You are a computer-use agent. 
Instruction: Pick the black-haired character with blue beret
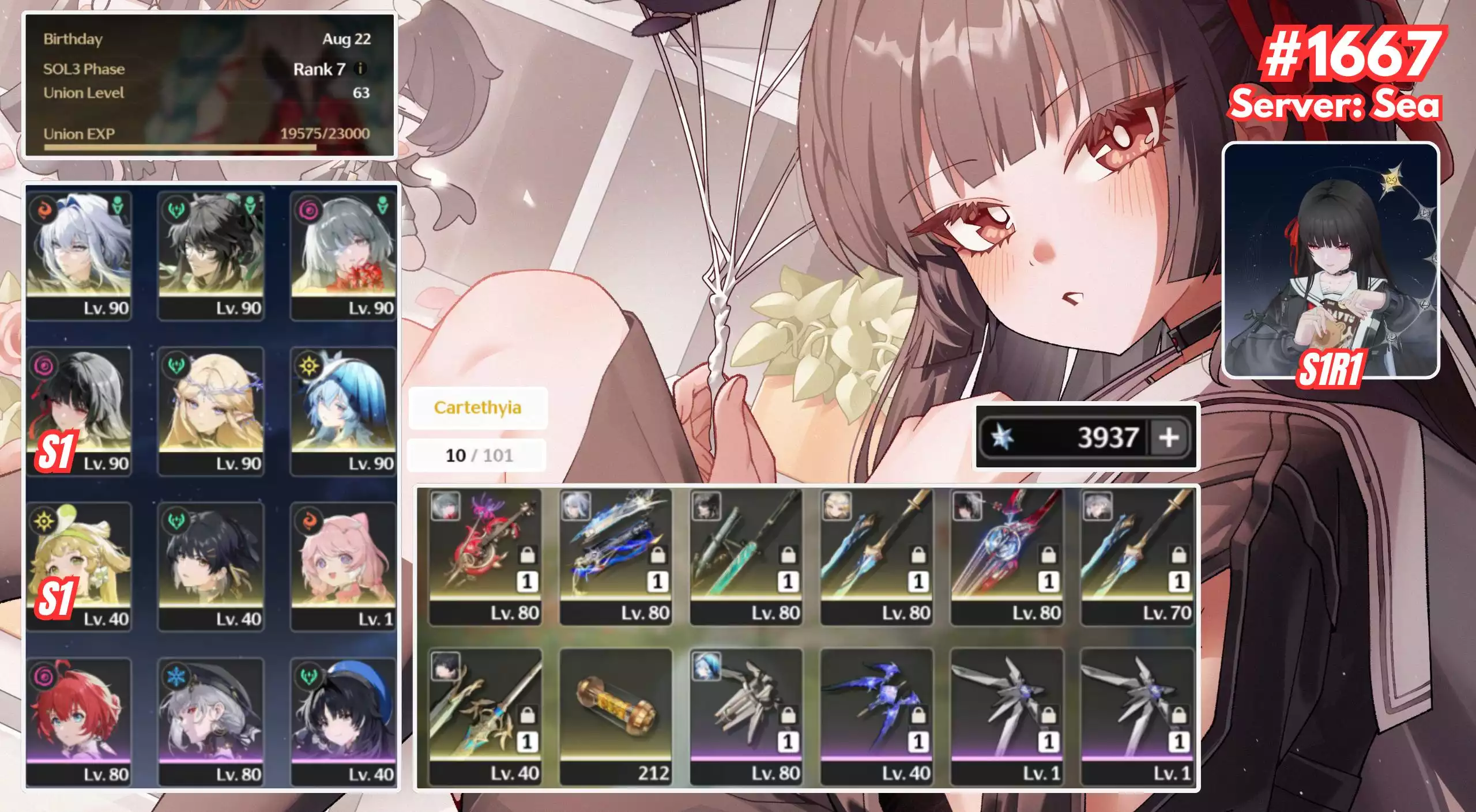tap(343, 722)
